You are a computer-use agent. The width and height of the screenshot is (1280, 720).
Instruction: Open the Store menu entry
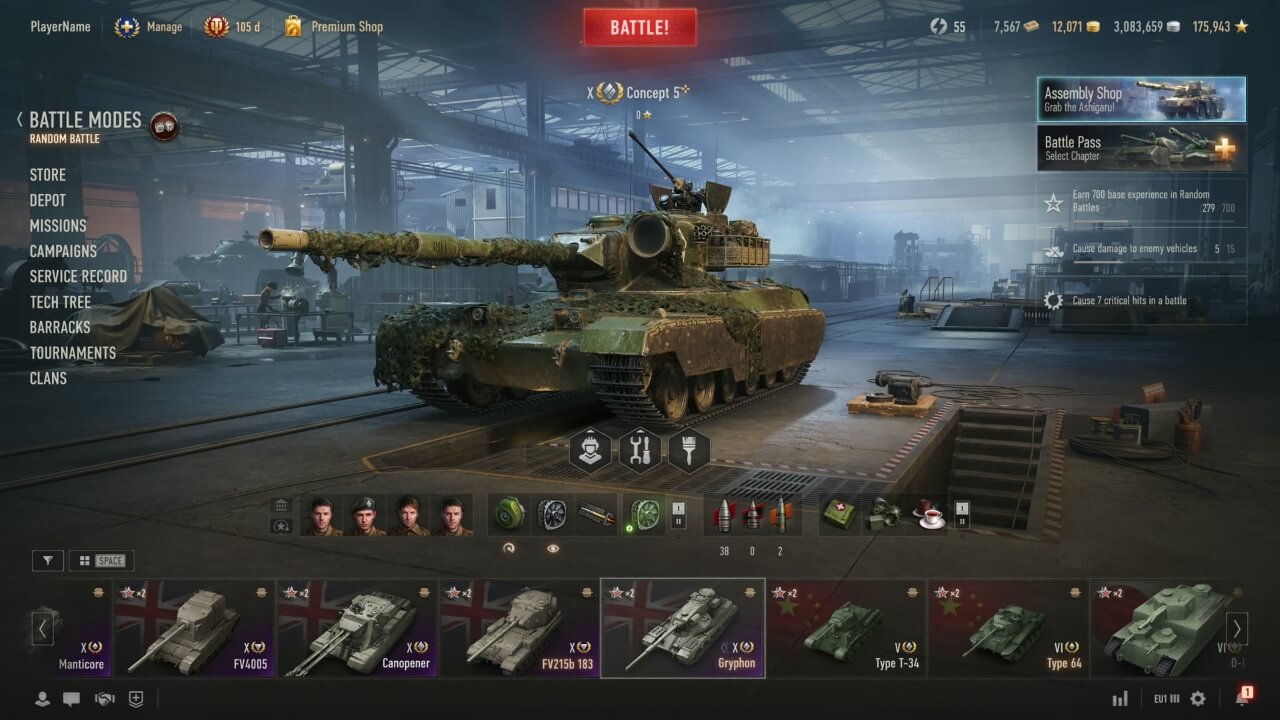click(x=47, y=175)
